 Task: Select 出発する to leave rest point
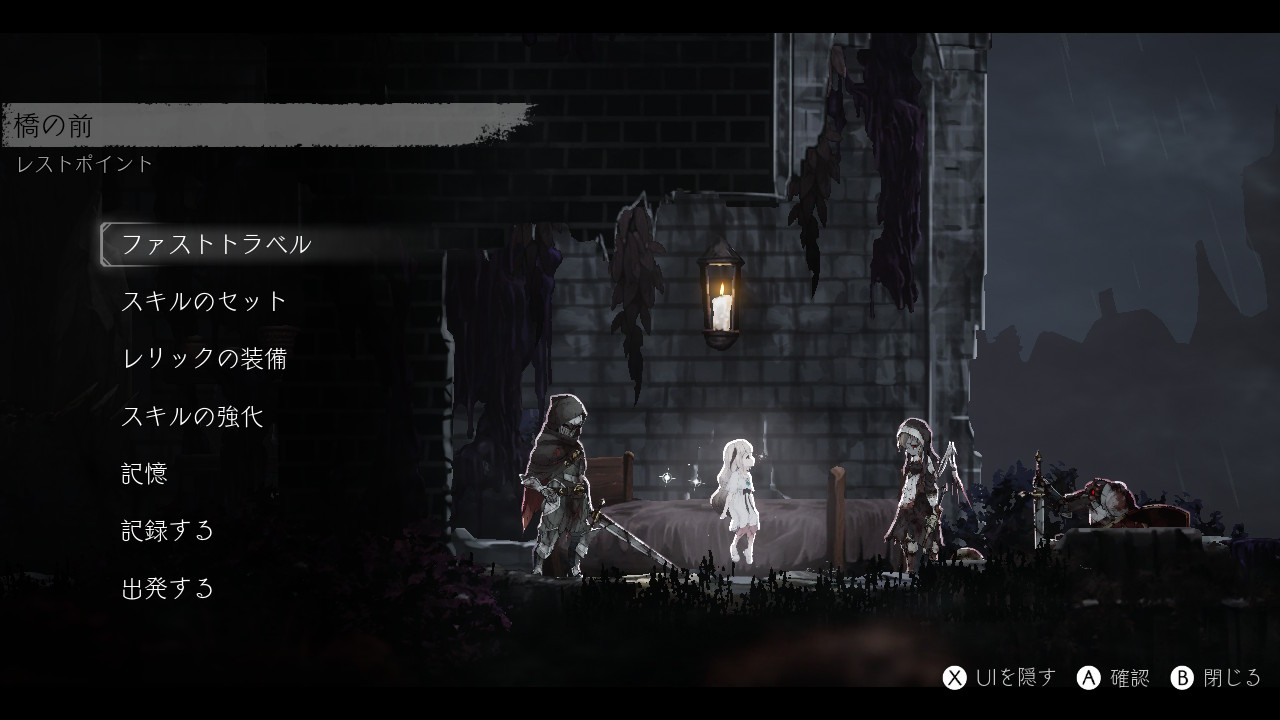tap(168, 588)
